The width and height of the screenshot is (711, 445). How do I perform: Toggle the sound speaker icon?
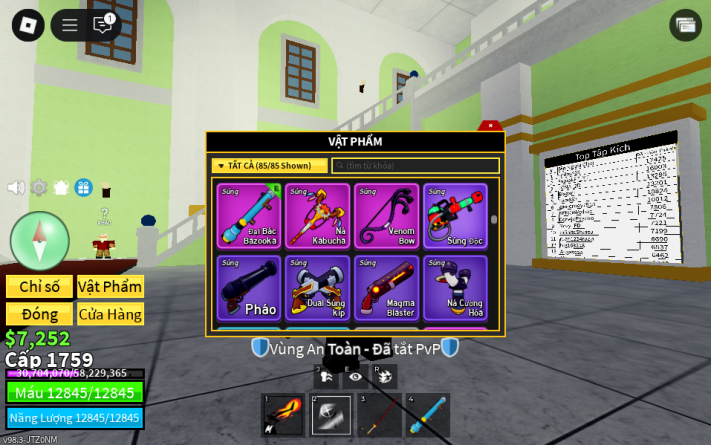16,187
